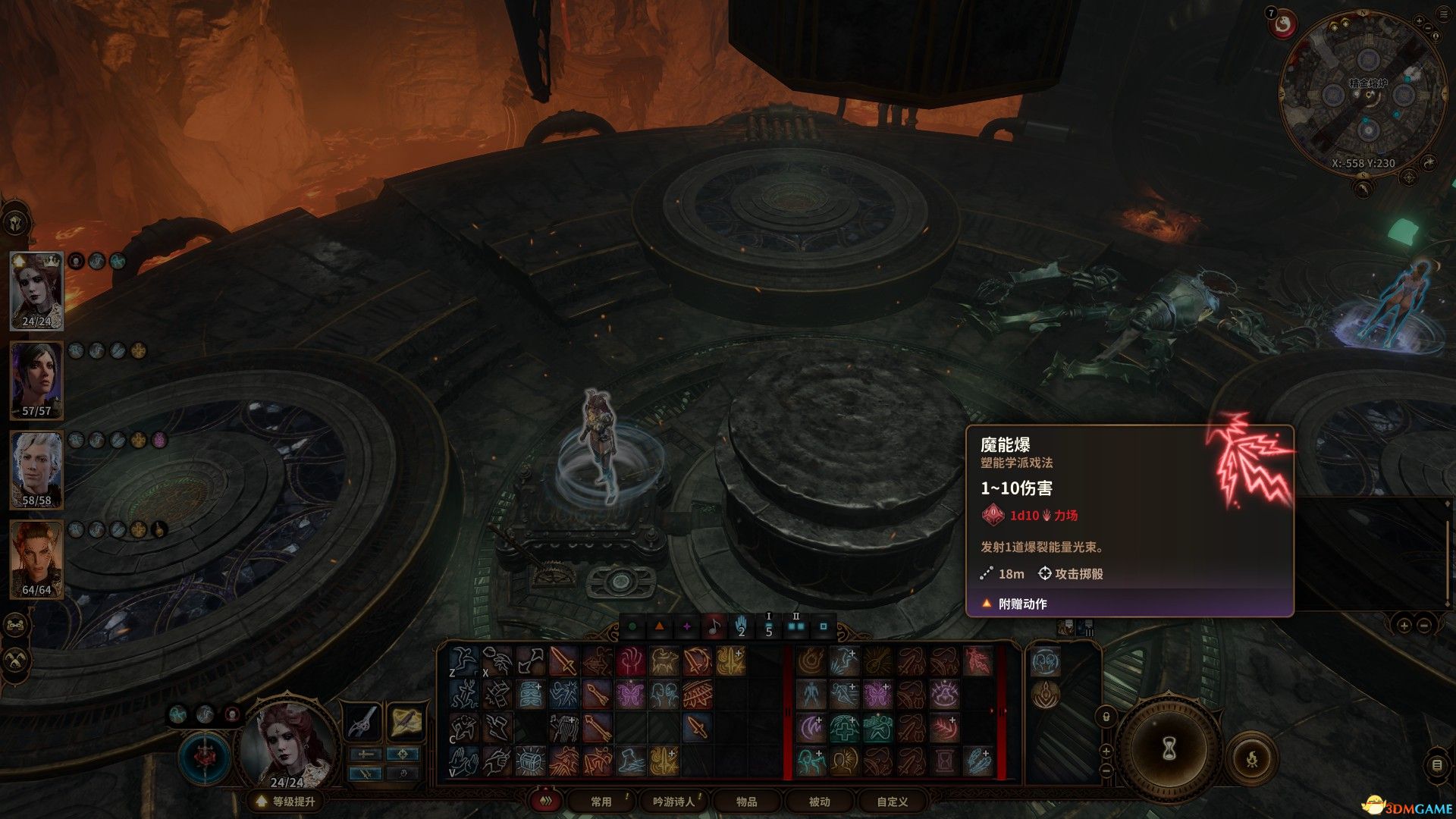Image resolution: width=1456 pixels, height=819 pixels.
Task: Click the padlock hotbar lock toggle
Action: coord(1106,717)
